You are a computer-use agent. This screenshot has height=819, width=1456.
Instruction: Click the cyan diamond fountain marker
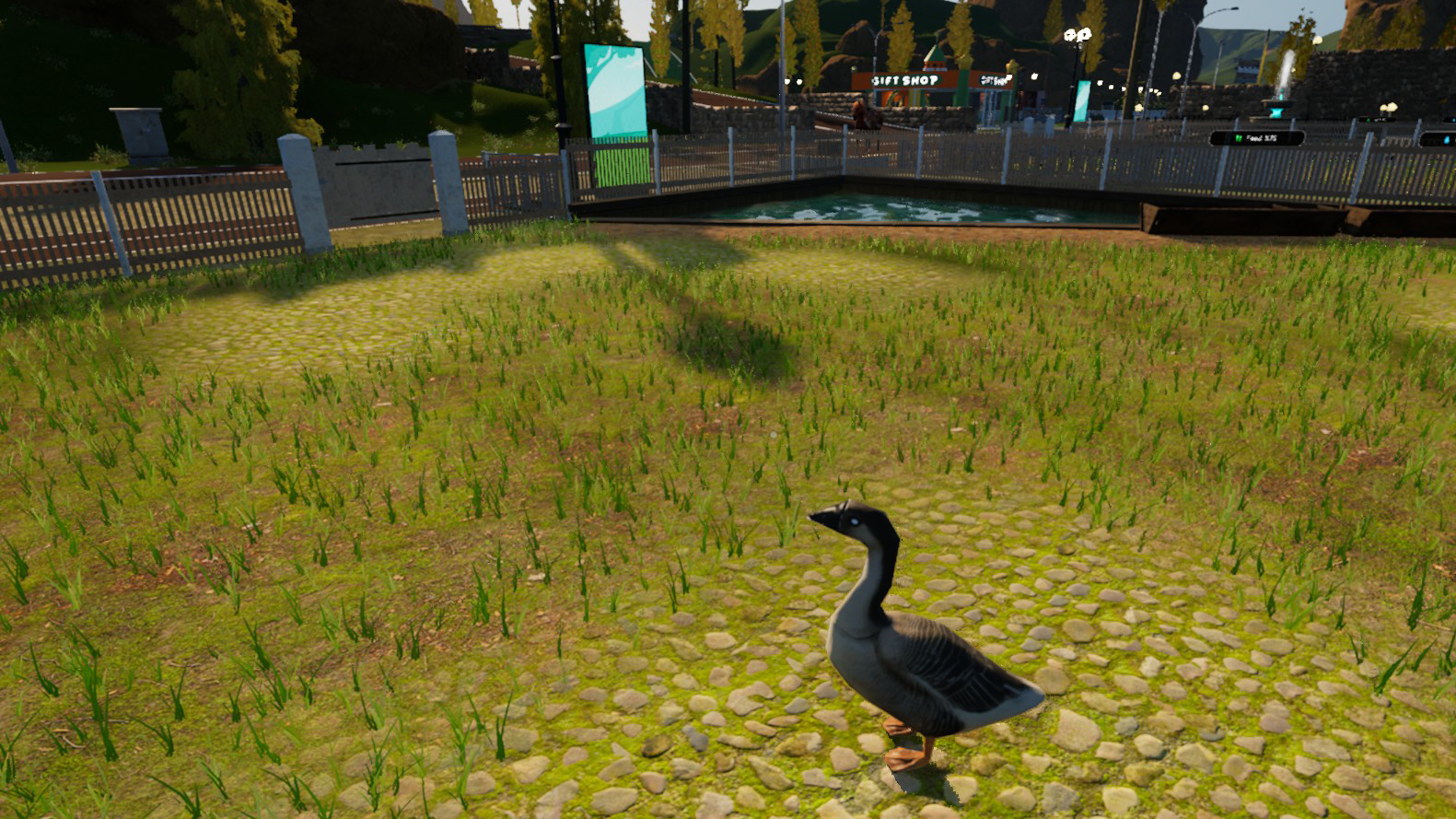(x=1276, y=112)
